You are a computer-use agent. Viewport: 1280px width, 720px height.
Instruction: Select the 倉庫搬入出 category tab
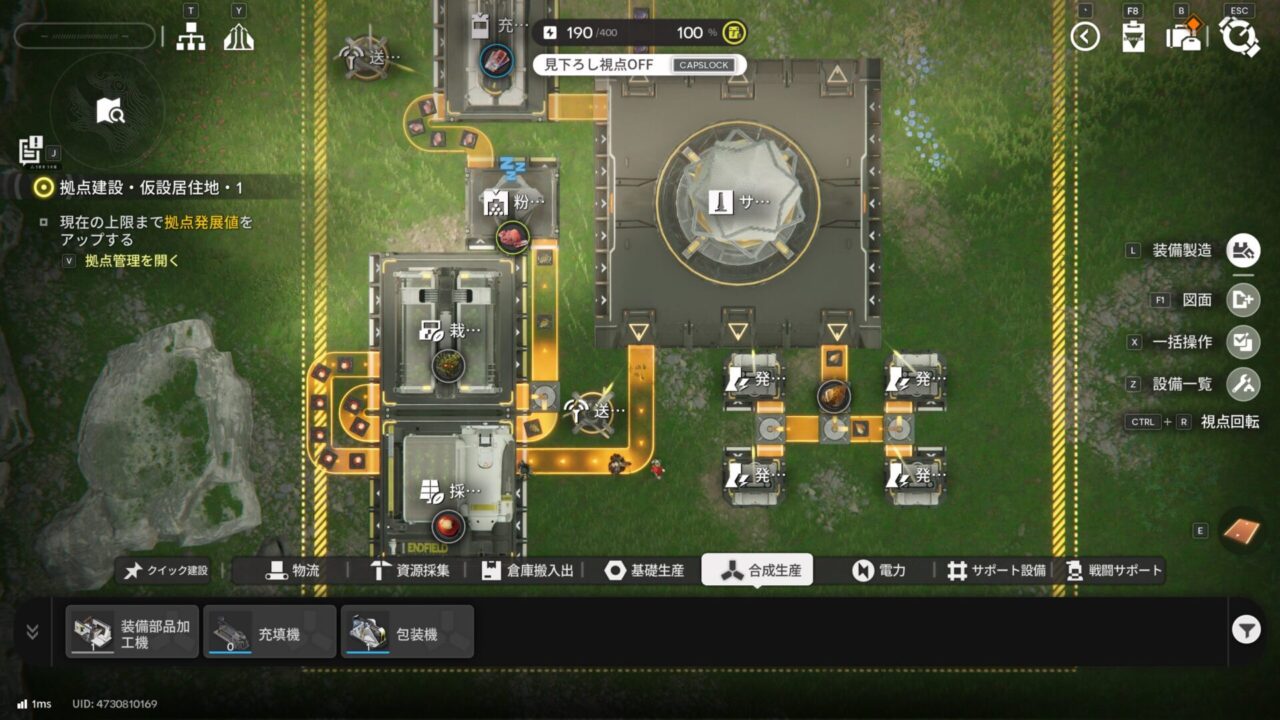click(528, 570)
